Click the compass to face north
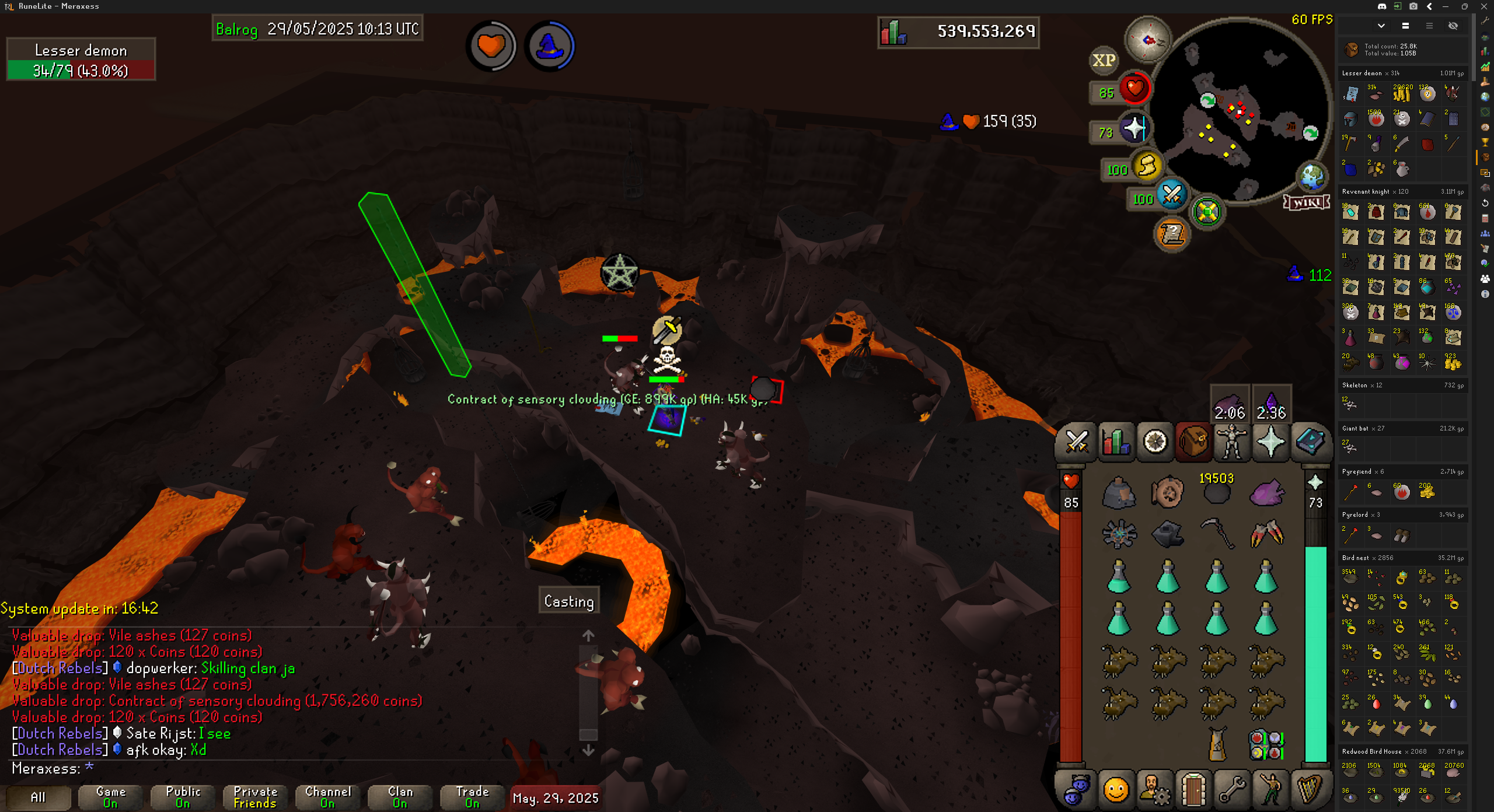Screen dimensions: 1494x812 (1148, 40)
